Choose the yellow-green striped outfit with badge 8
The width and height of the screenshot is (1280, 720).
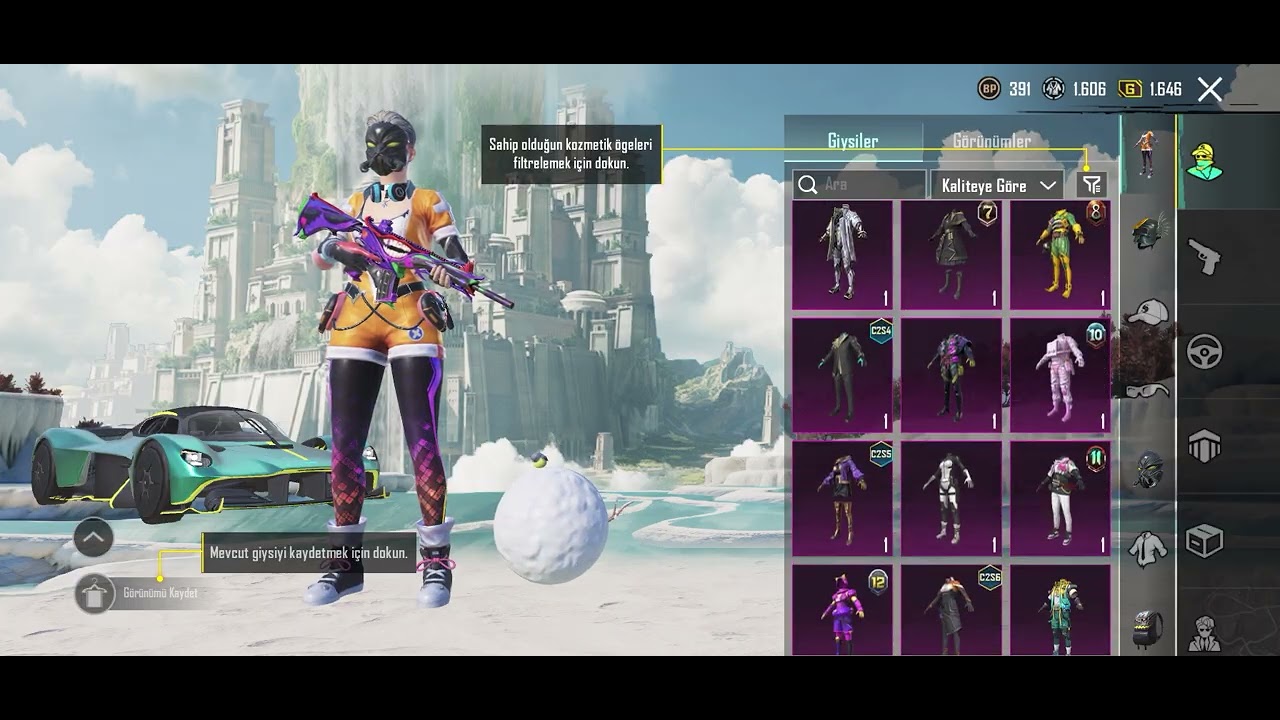[x=1060, y=255]
